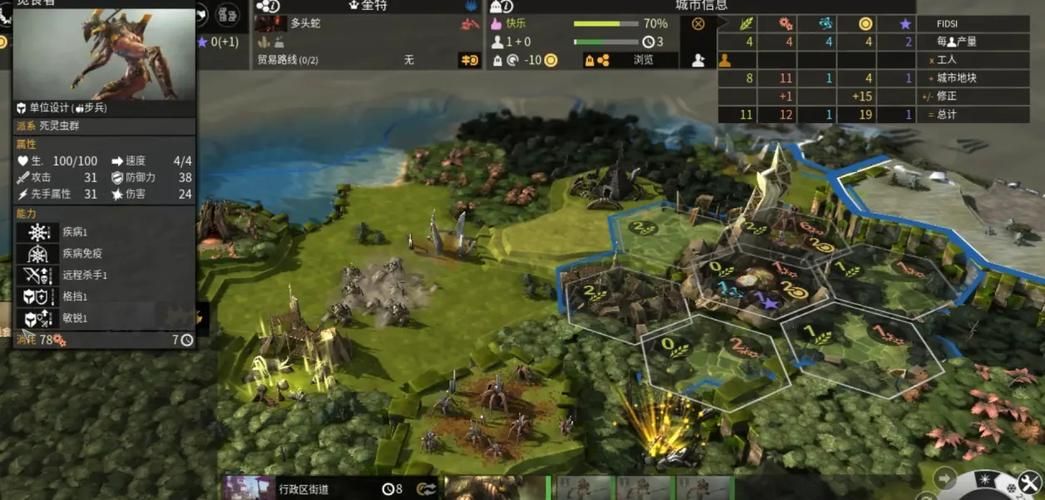Click the 敏锐1 ability icon

pyautogui.click(x=40, y=318)
